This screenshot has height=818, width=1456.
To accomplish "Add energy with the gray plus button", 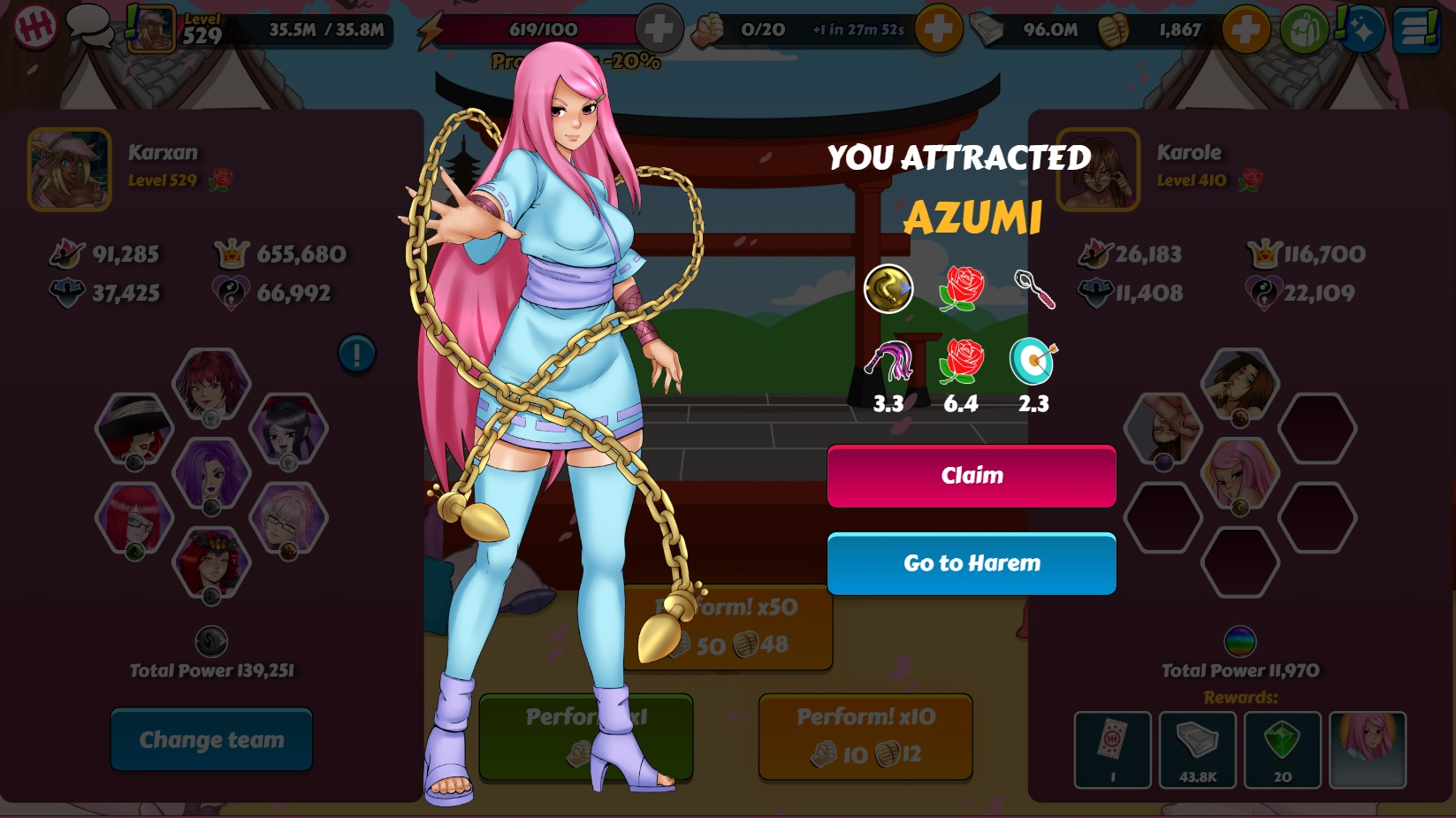I will click(x=659, y=29).
